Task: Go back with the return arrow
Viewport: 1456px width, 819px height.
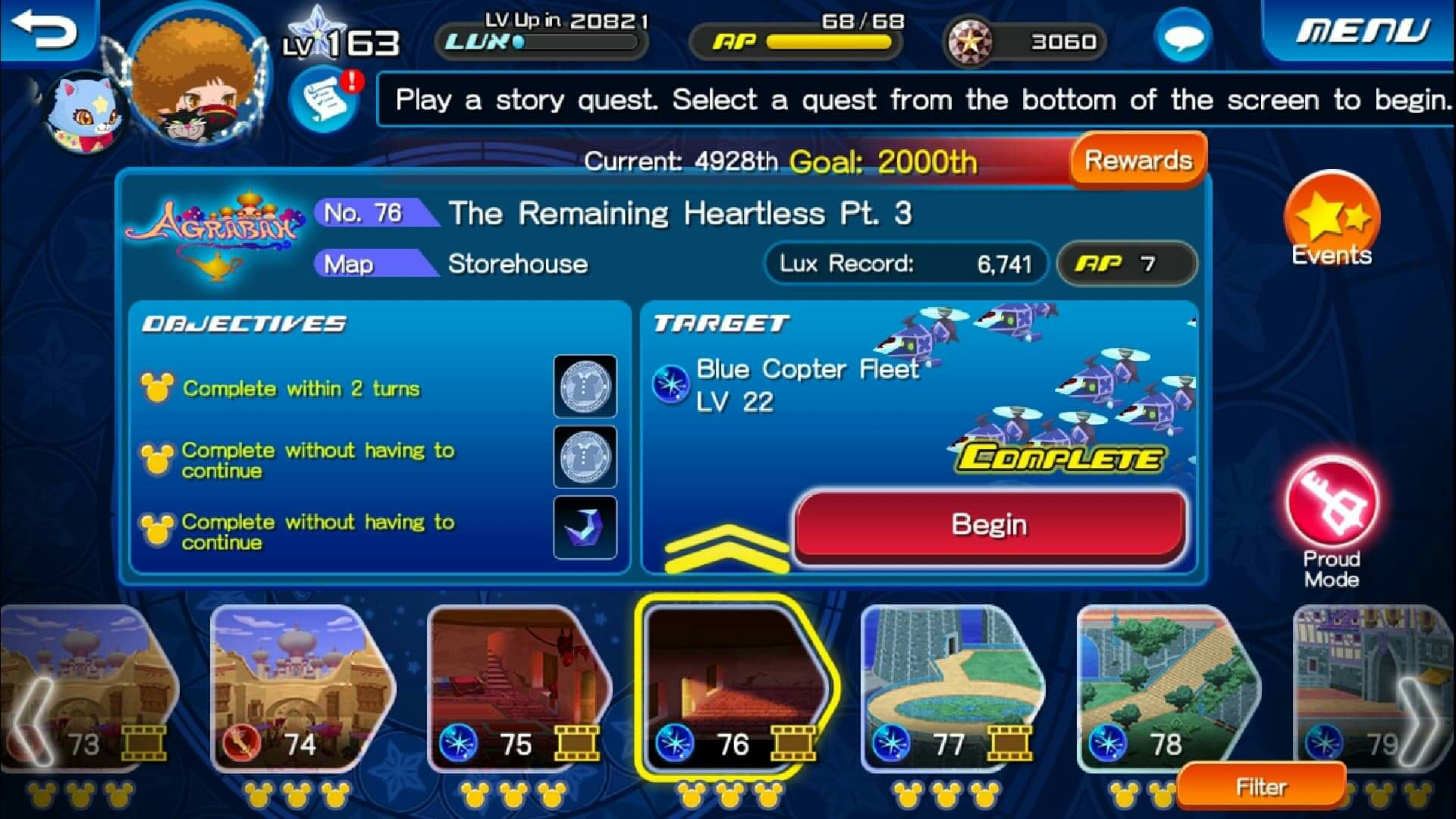Action: 45,30
